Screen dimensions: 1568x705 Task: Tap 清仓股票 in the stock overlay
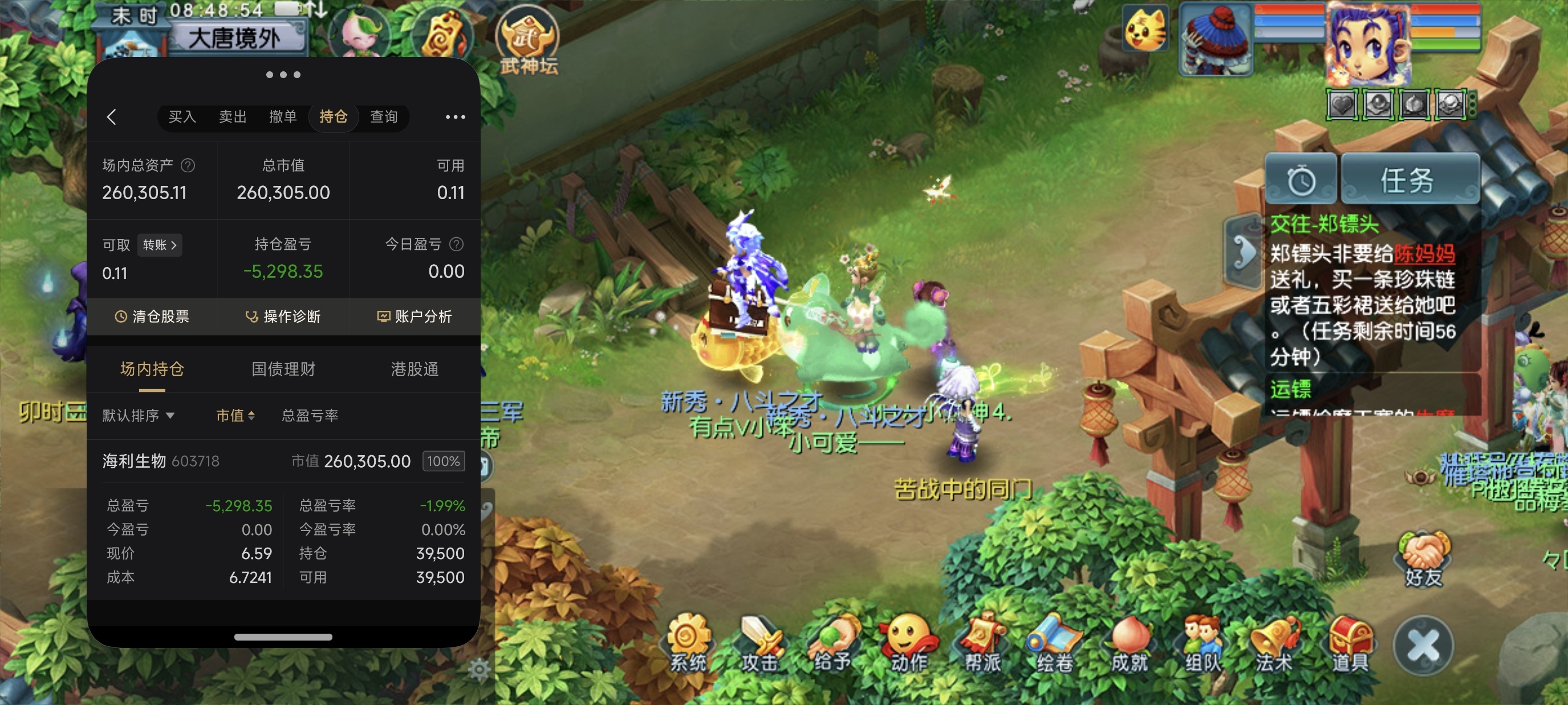click(152, 316)
